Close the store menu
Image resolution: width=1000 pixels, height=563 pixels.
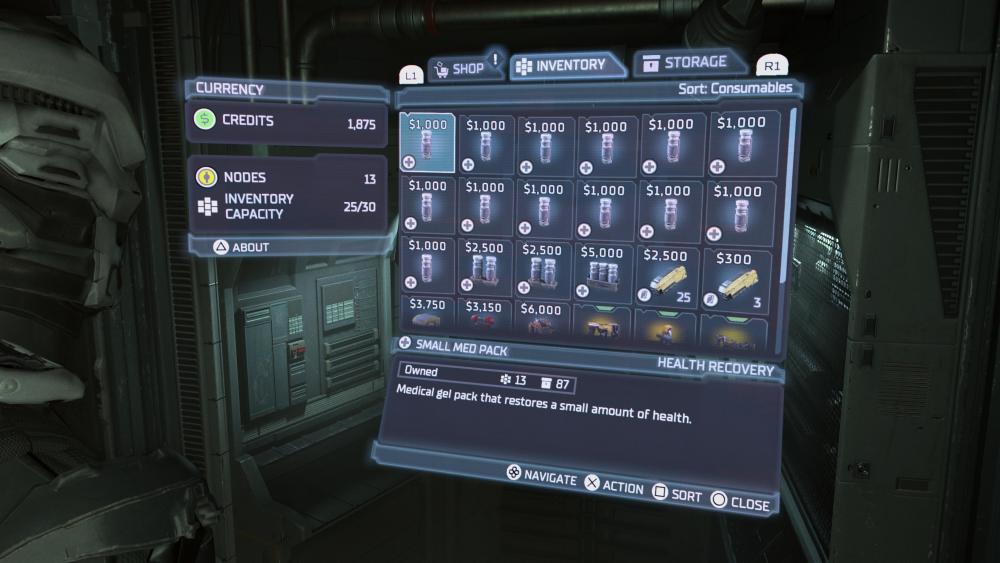coord(740,503)
